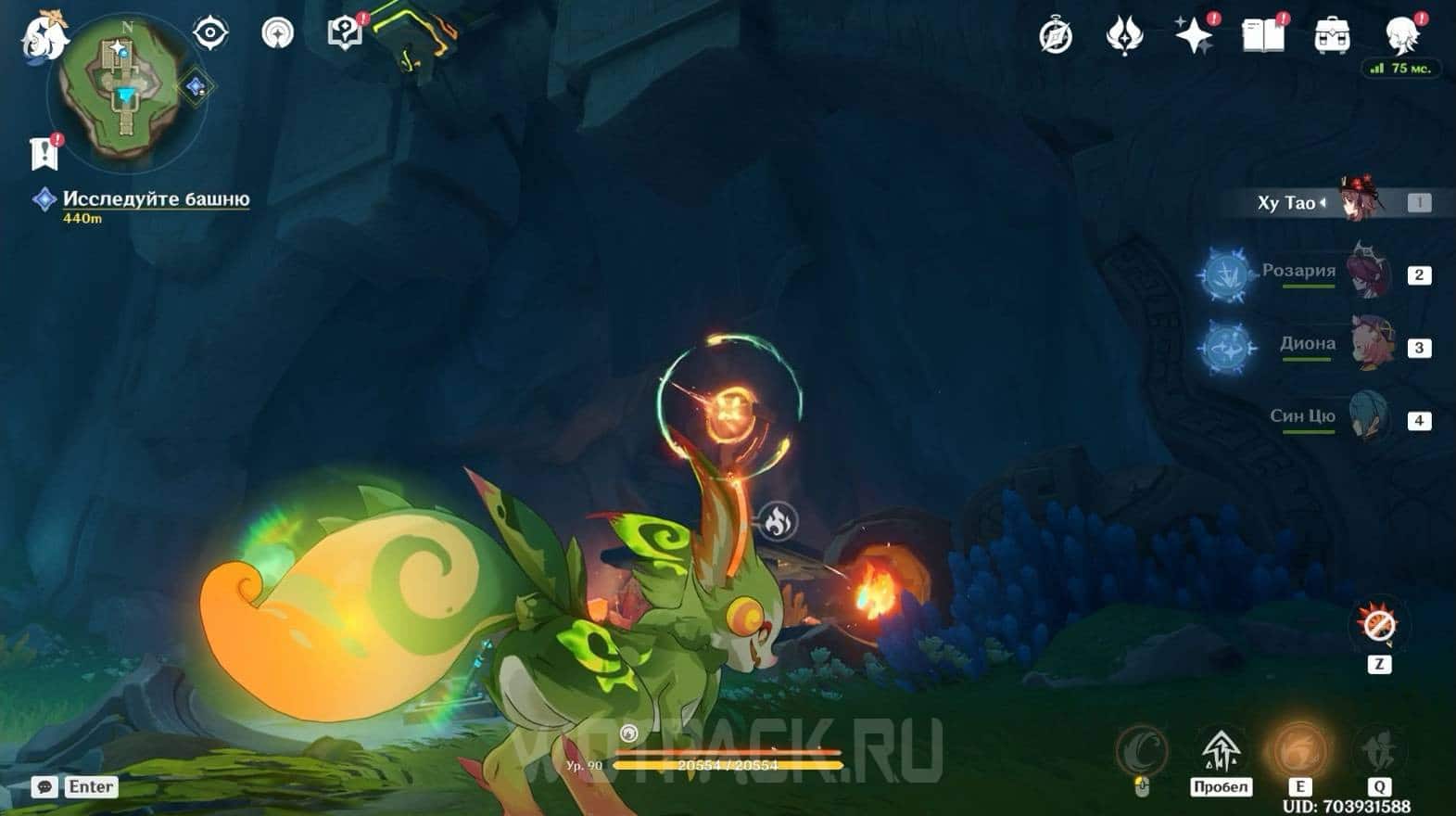Image resolution: width=1456 pixels, height=816 pixels.
Task: Click the jump arrow action icon
Action: pos(1221,749)
